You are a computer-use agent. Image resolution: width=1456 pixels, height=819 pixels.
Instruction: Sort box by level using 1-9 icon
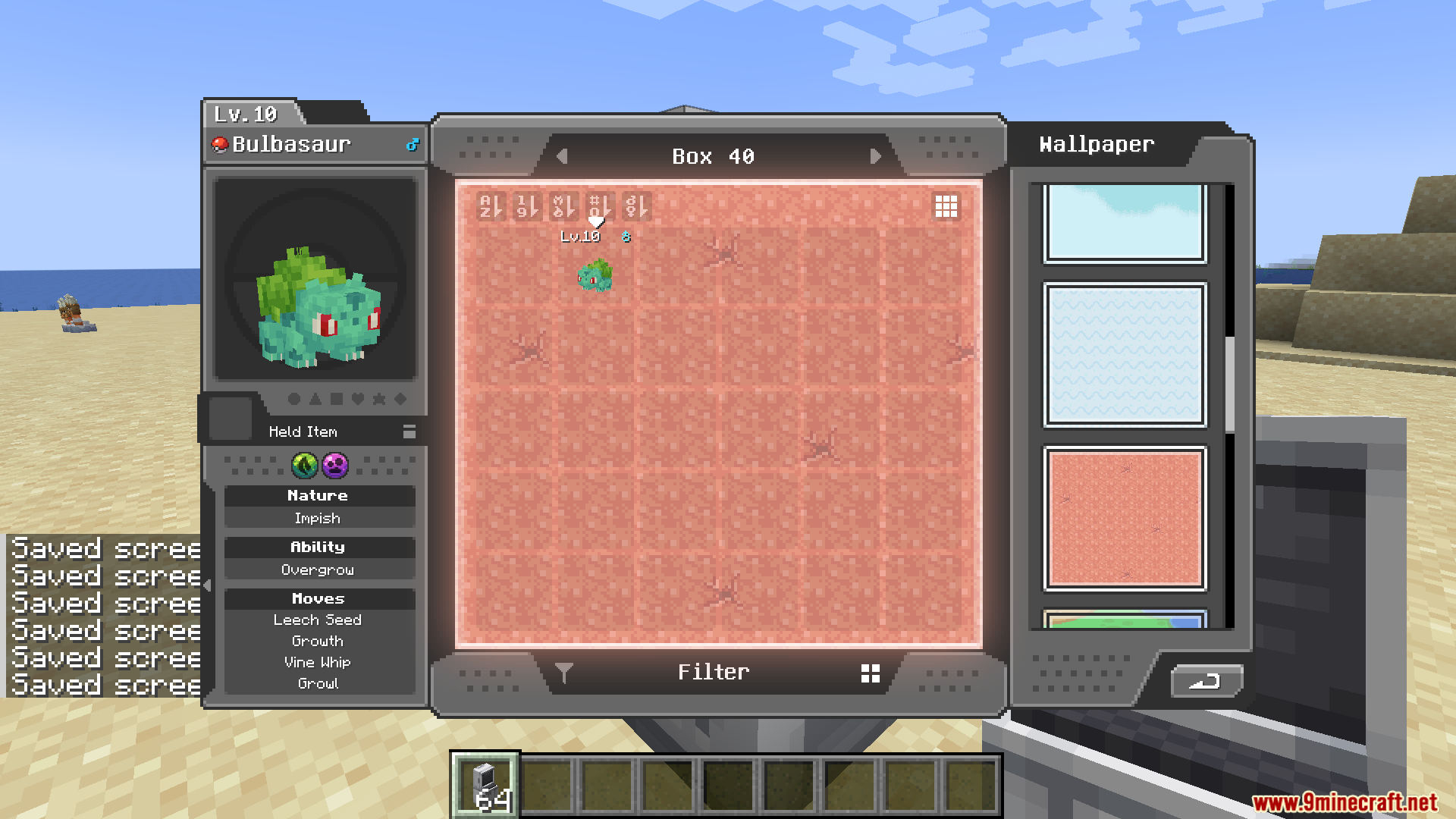(526, 207)
